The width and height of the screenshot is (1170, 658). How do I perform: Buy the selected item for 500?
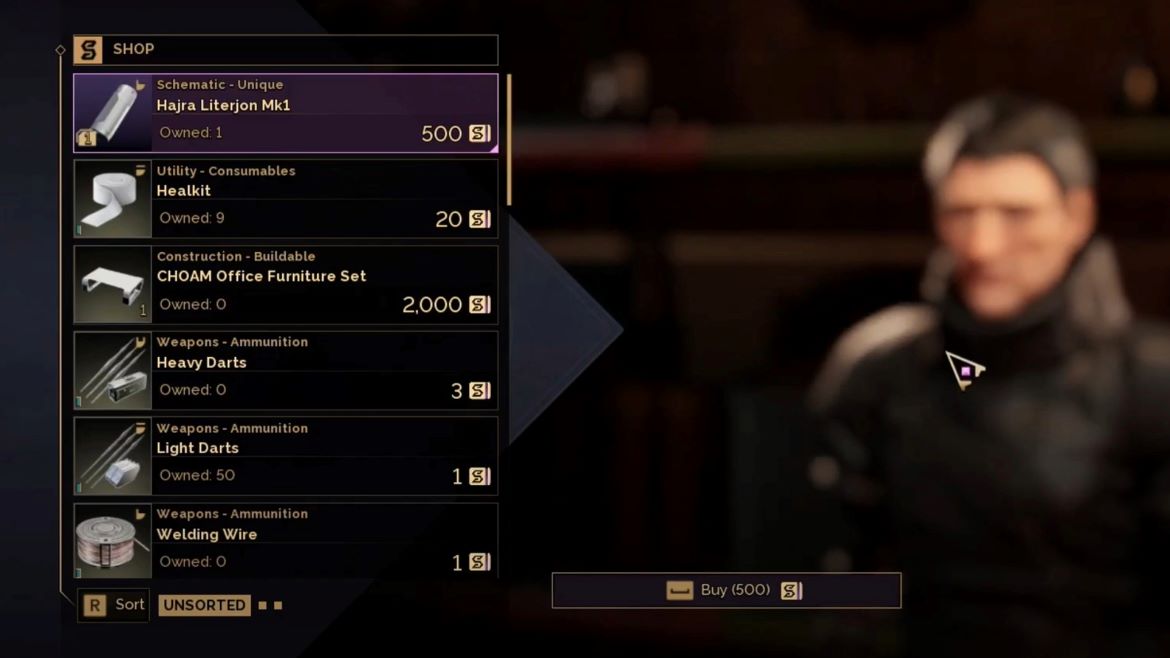726,591
